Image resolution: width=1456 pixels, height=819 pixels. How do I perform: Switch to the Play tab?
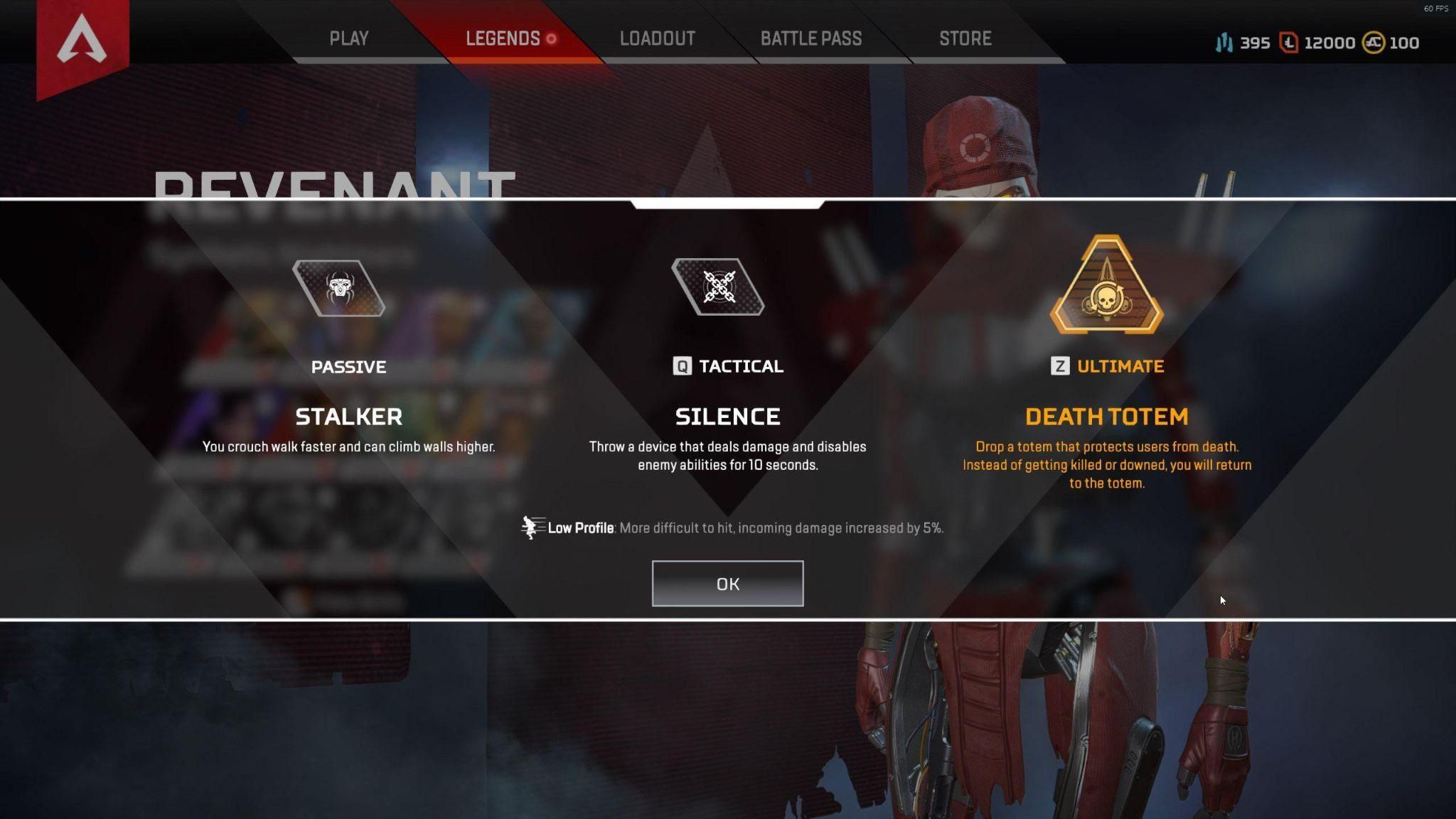[x=348, y=38]
